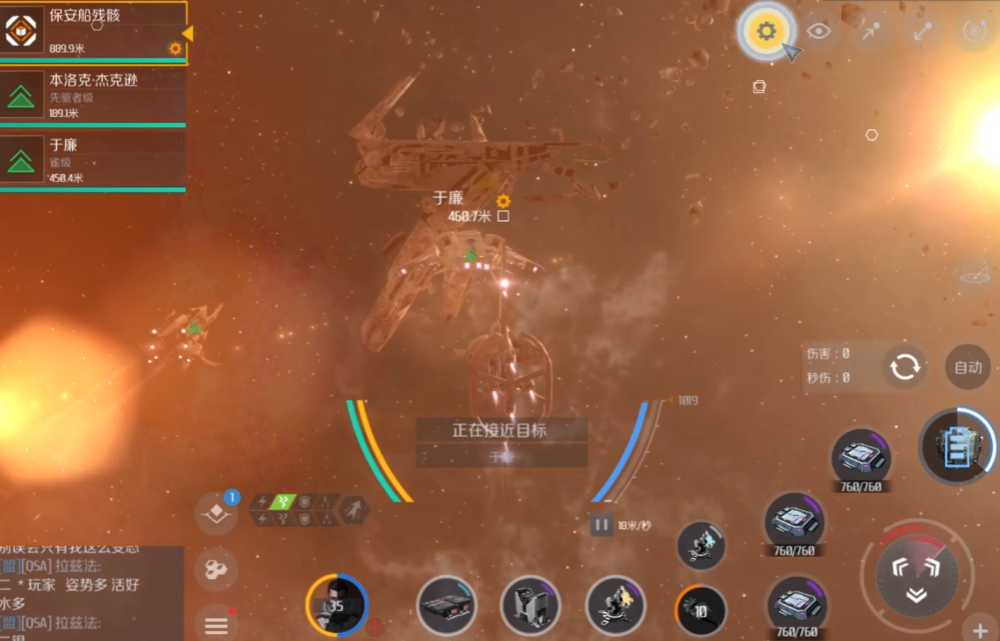The height and width of the screenshot is (641, 1000).
Task: Toggle the eye view button
Action: [x=819, y=31]
